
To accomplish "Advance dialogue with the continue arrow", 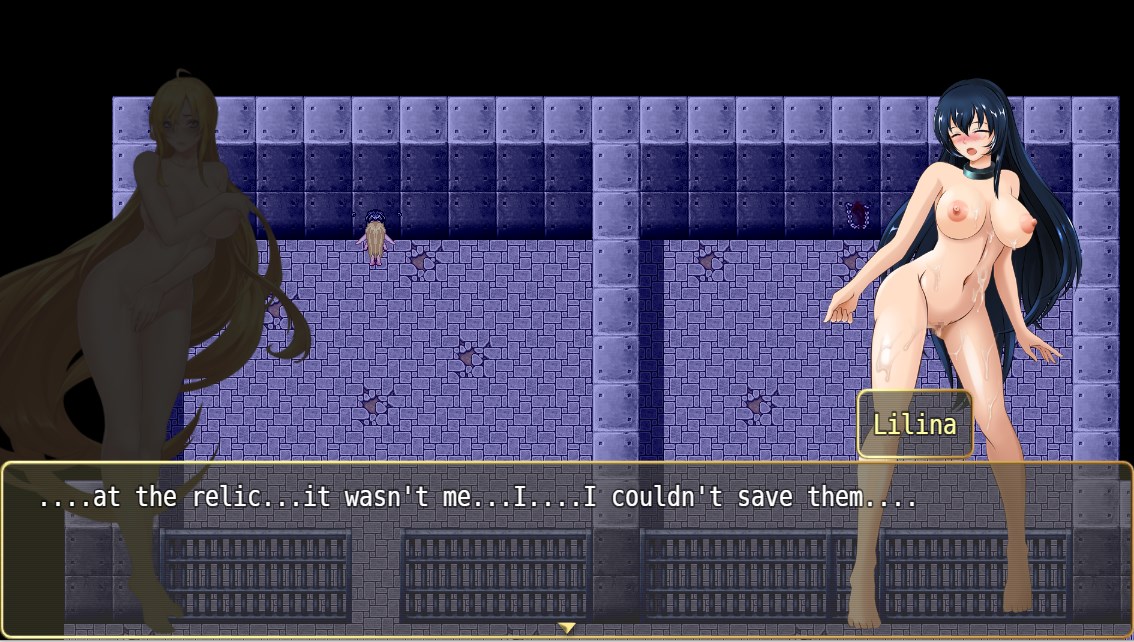I will [566, 628].
